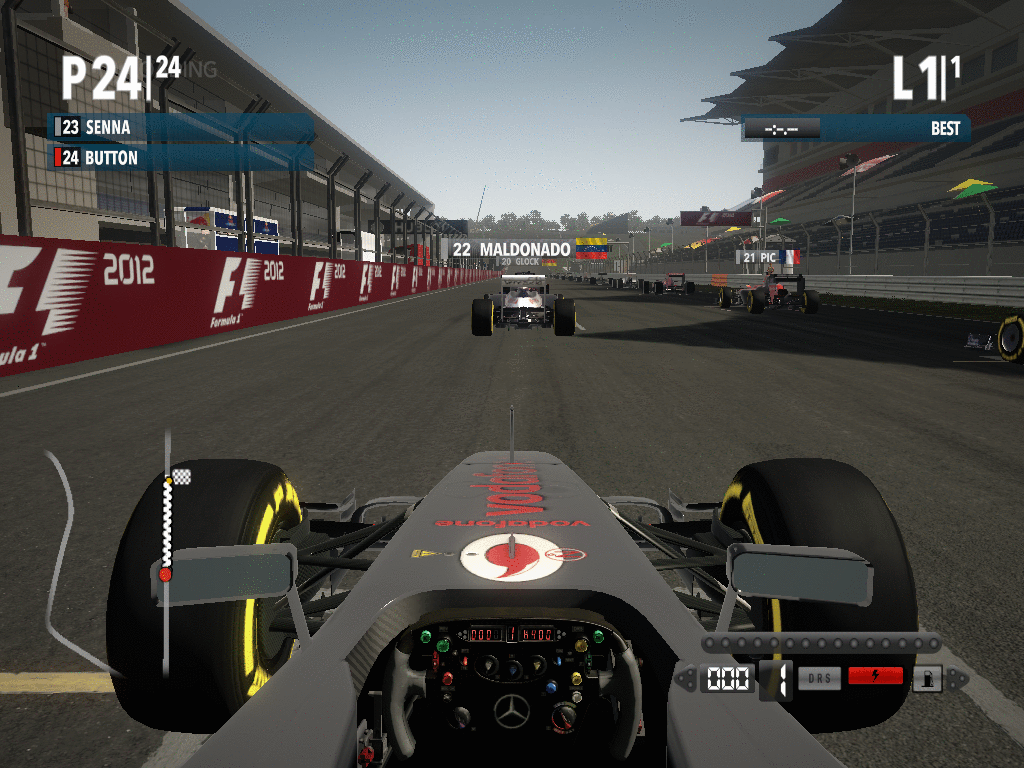
Task: Open the track outline minimap
Action: 75,560
